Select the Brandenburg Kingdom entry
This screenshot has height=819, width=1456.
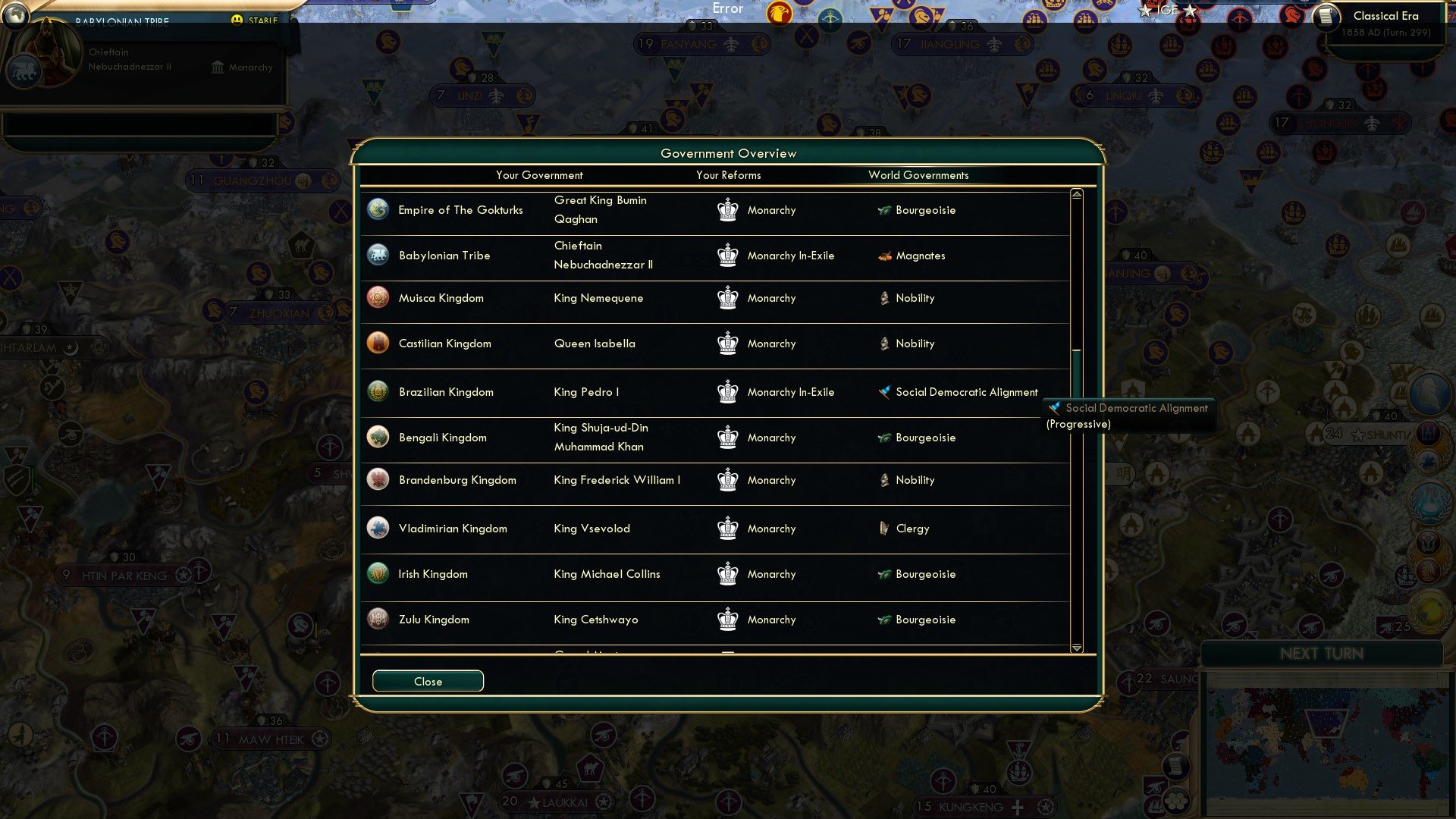(457, 480)
